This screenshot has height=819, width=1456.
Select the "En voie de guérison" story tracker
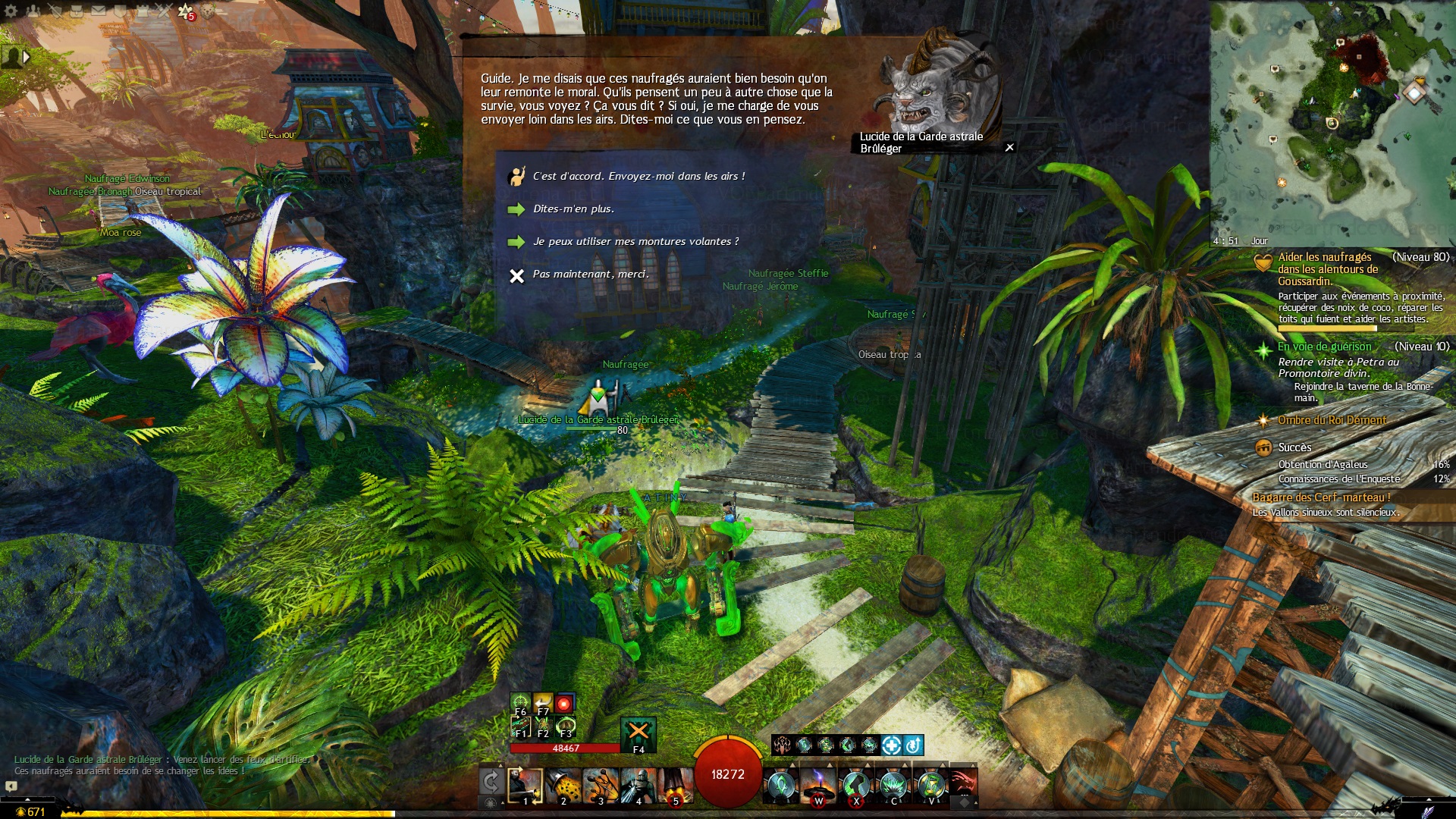[x=1324, y=347]
